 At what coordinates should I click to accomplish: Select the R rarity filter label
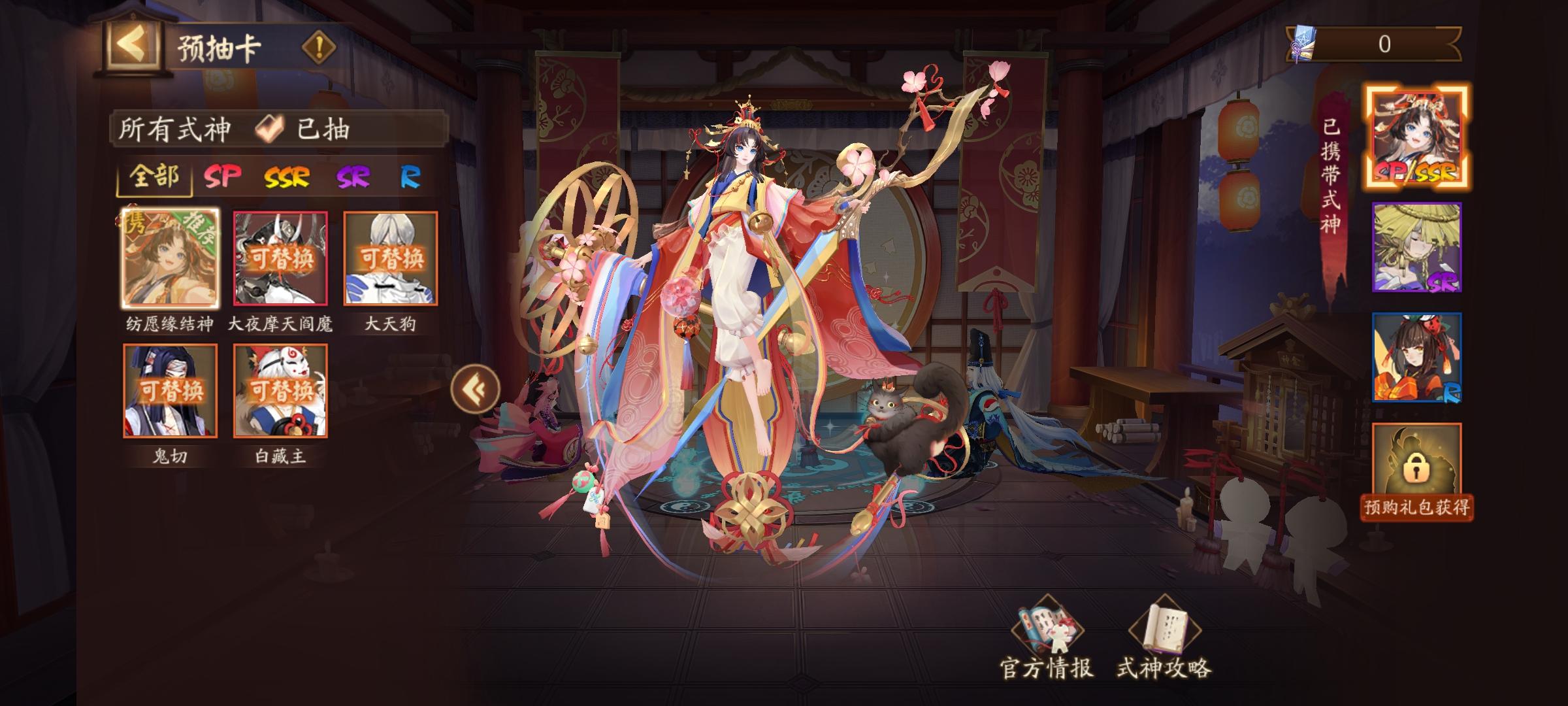409,177
